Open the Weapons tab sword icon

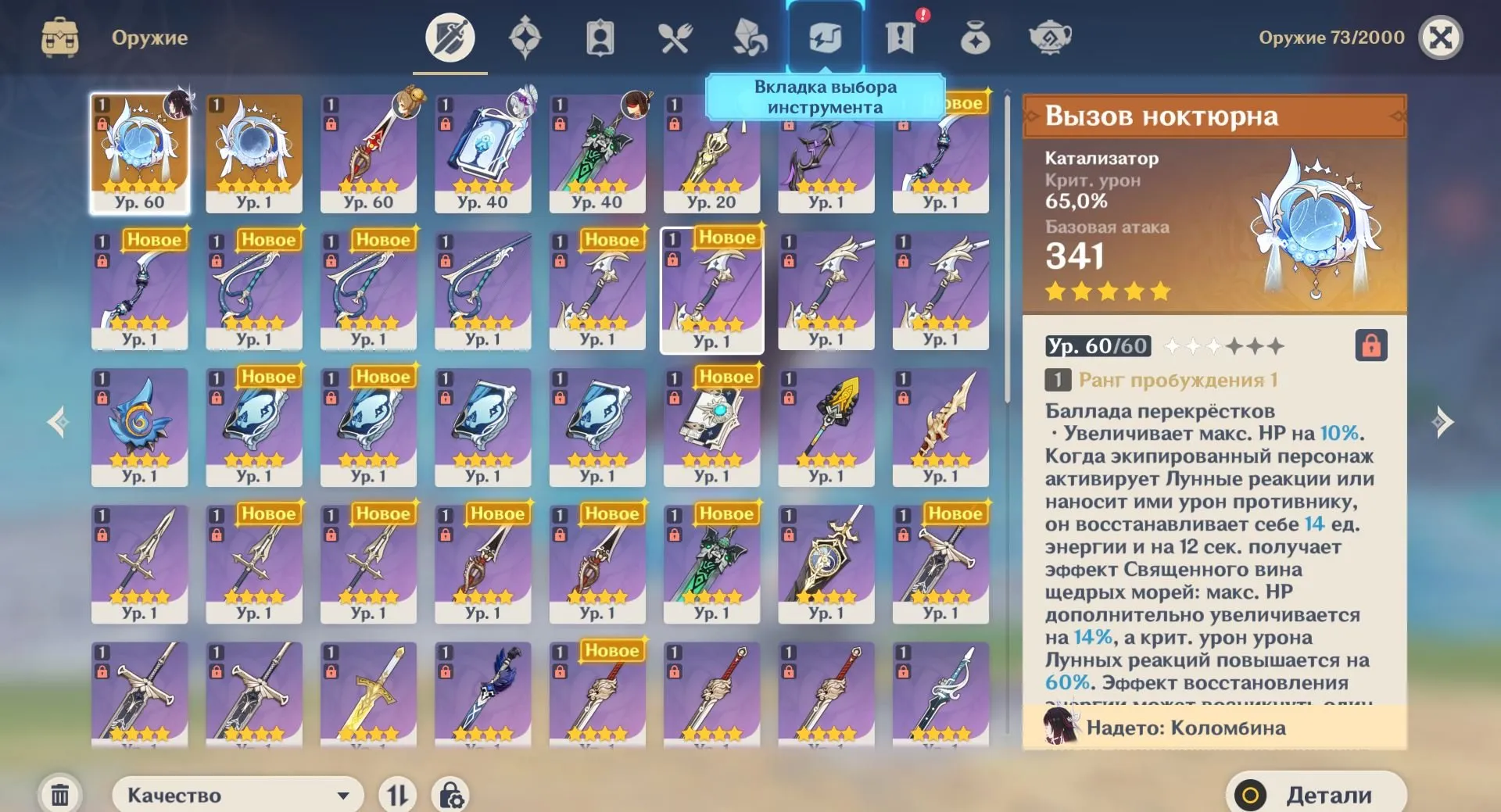click(x=450, y=35)
